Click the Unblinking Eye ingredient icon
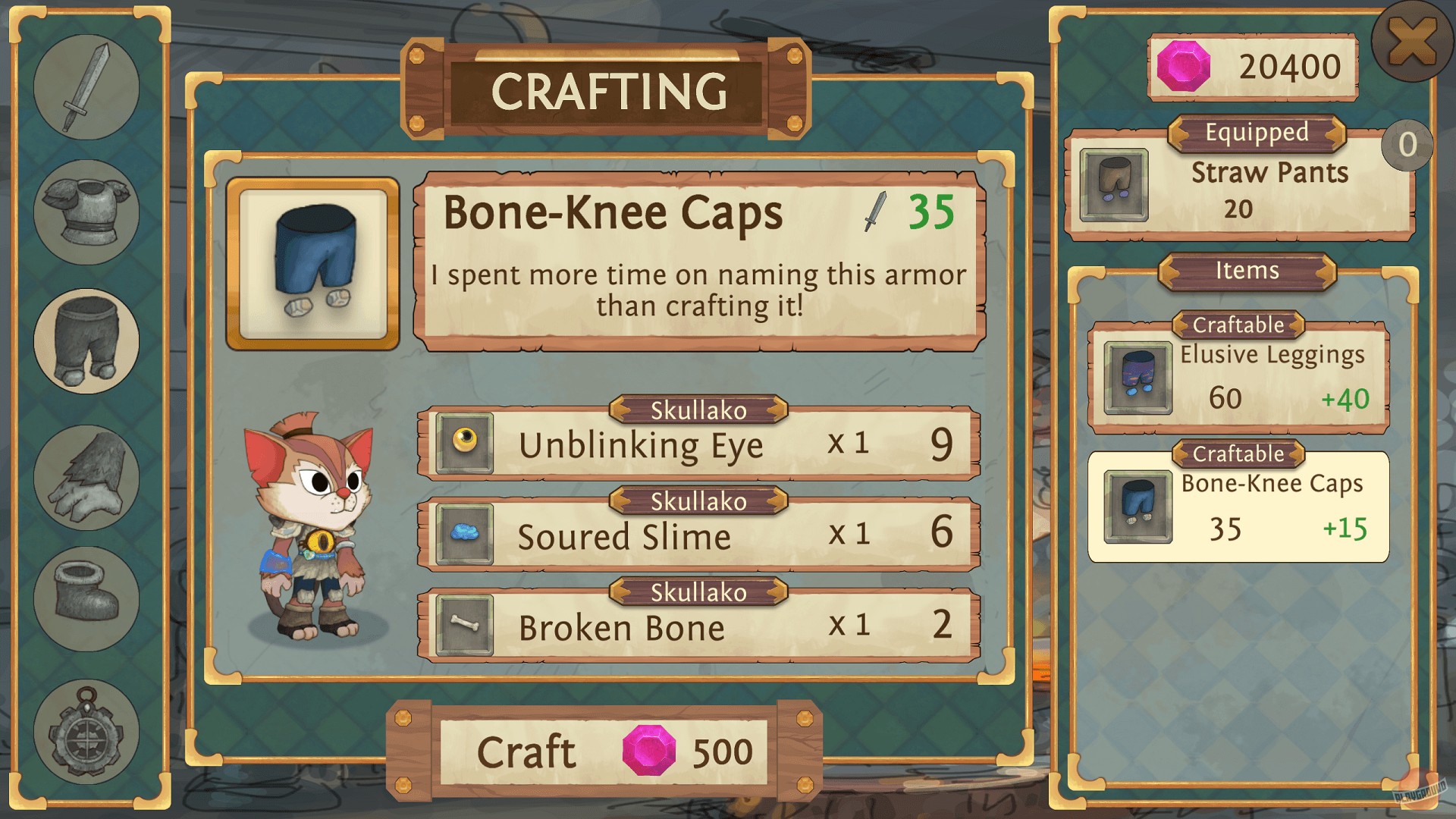 click(x=466, y=444)
